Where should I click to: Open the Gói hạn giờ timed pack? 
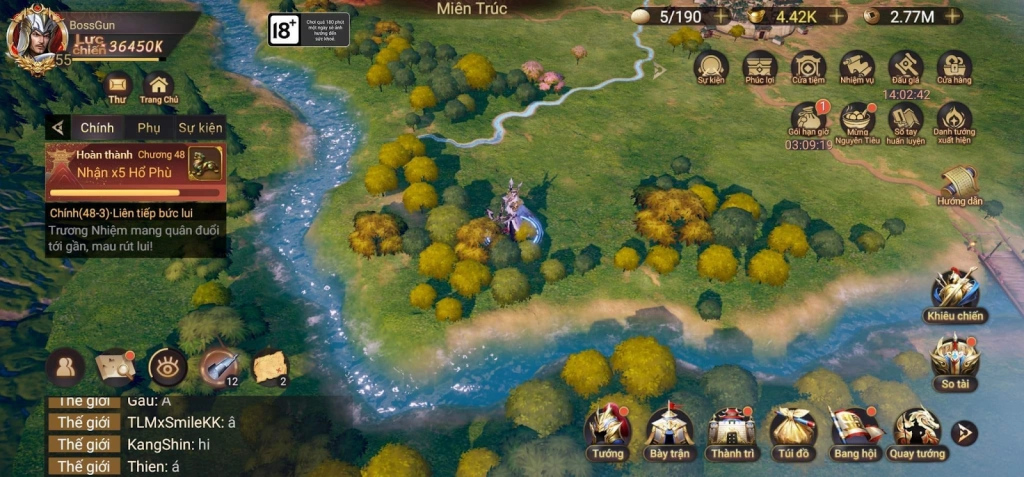(x=809, y=119)
